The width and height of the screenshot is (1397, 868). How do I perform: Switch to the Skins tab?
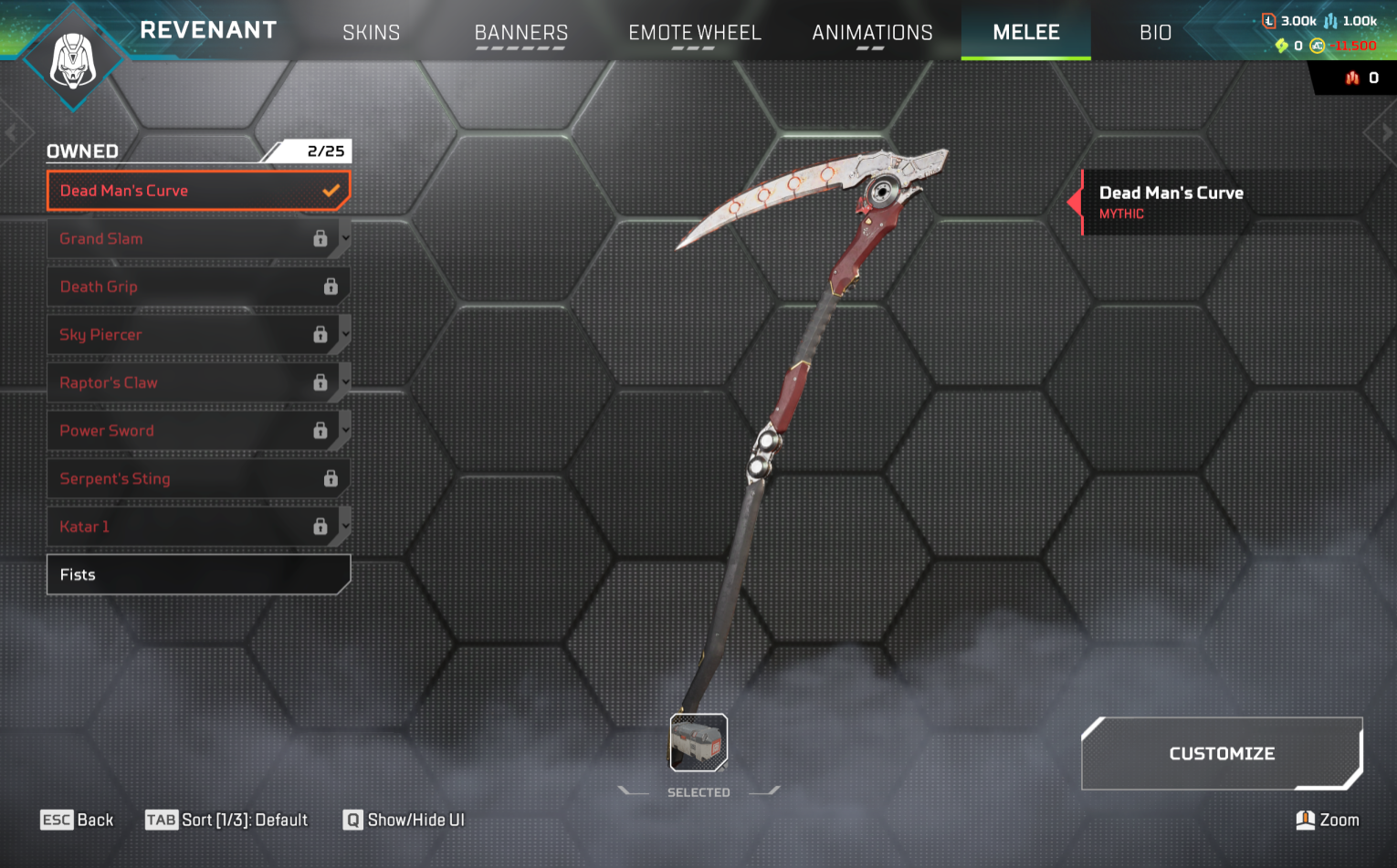click(371, 33)
